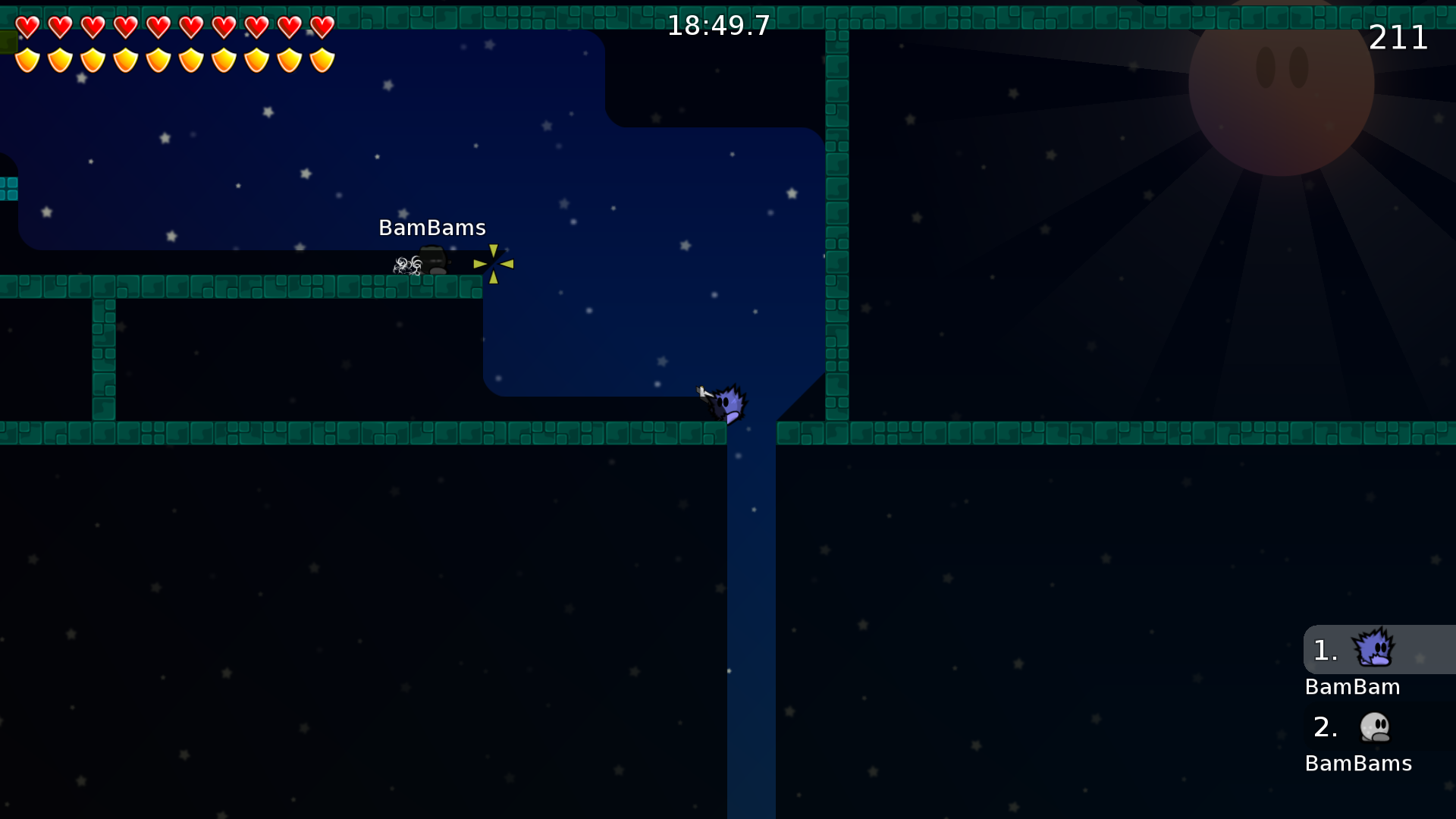Select the BamBam name on the leaderboard
Viewport: 1456px width, 819px height.
coord(1353,687)
